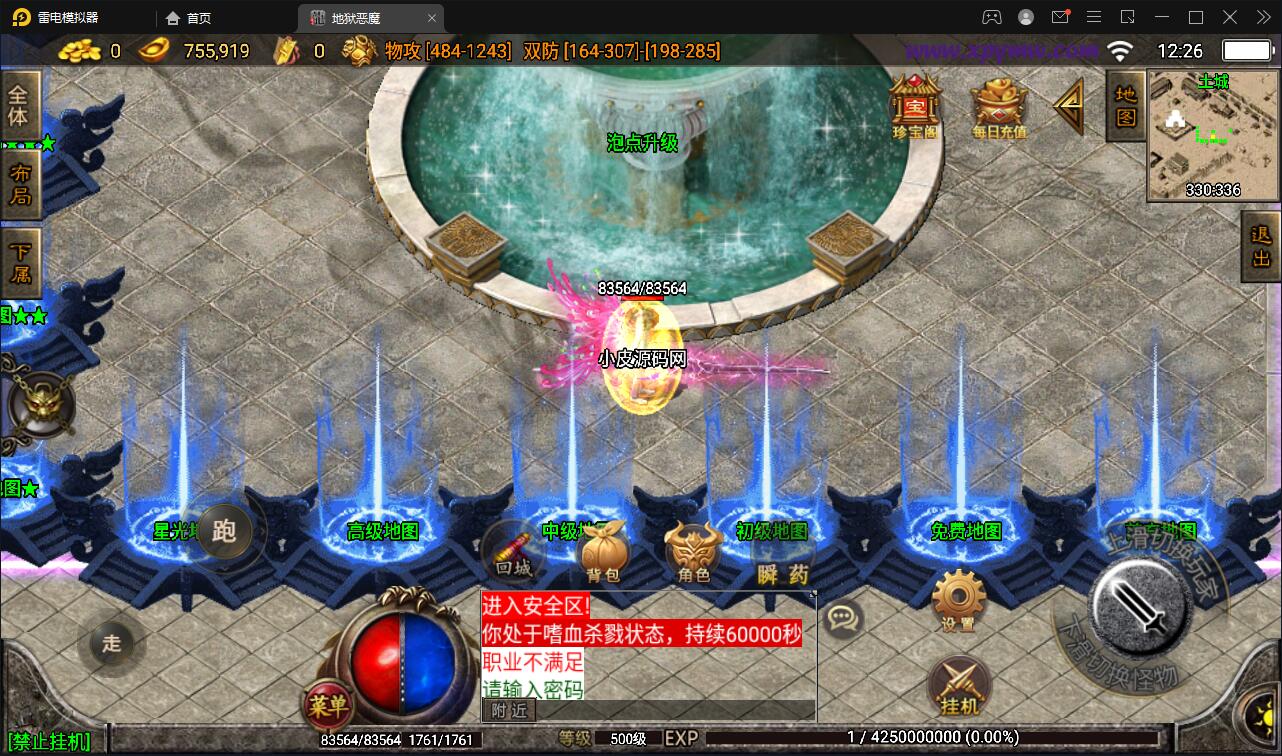Tap the double-sword attack skill icon
This screenshot has height=756, width=1282.
point(1140,610)
